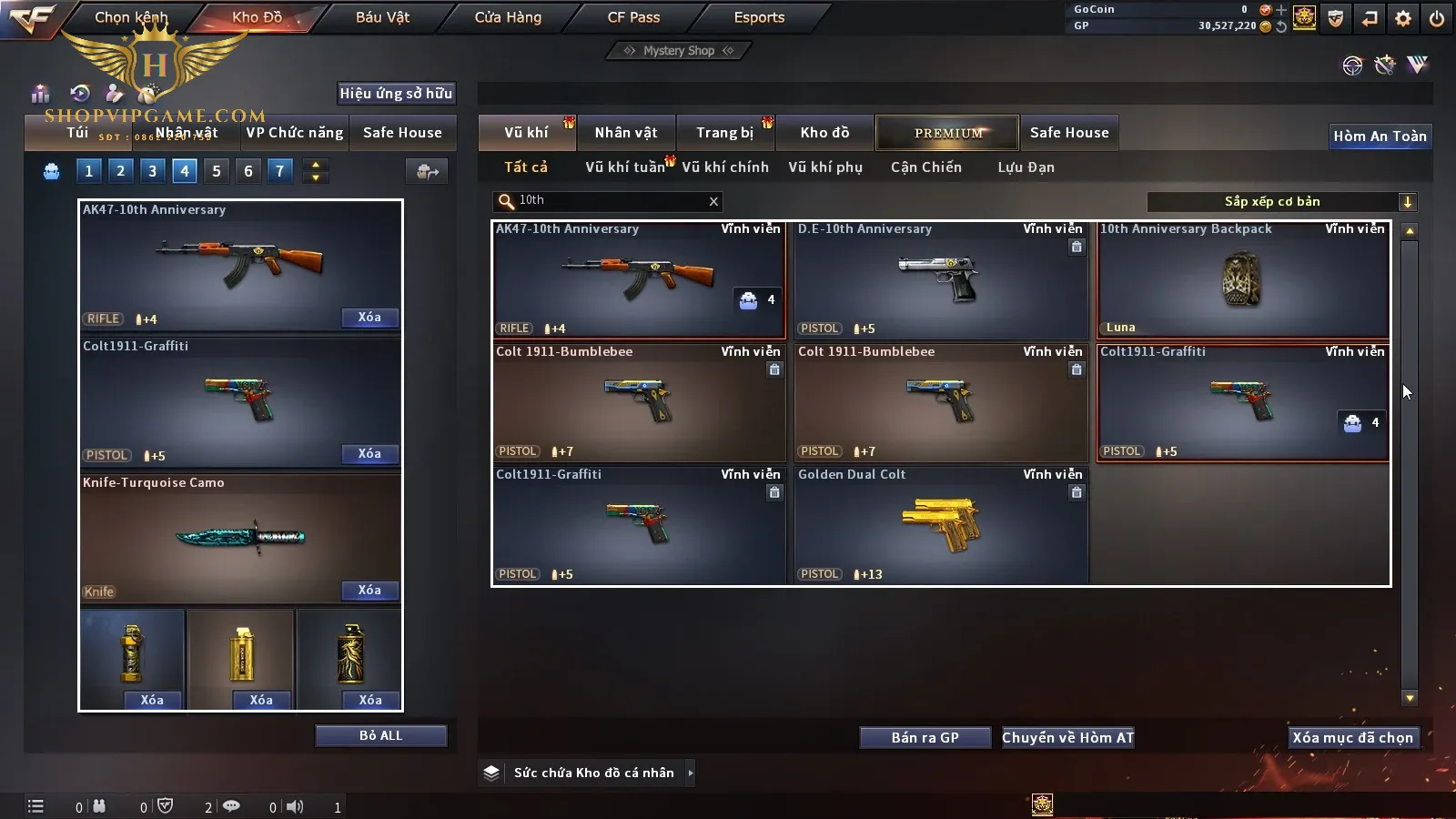Open the Esports menu
The width and height of the screenshot is (1456, 819).
pyautogui.click(x=759, y=17)
